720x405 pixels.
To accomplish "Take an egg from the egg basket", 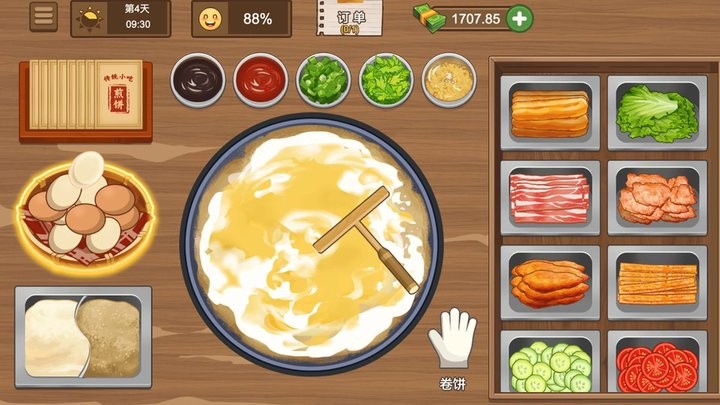I will tap(83, 203).
